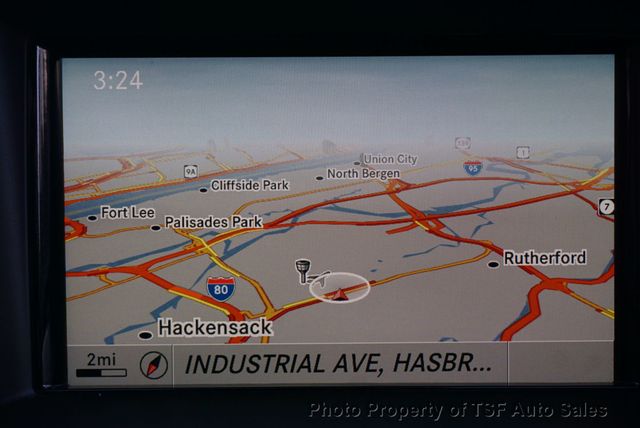
Task: Select the Cliffside Park map label
Action: pyautogui.click(x=250, y=185)
